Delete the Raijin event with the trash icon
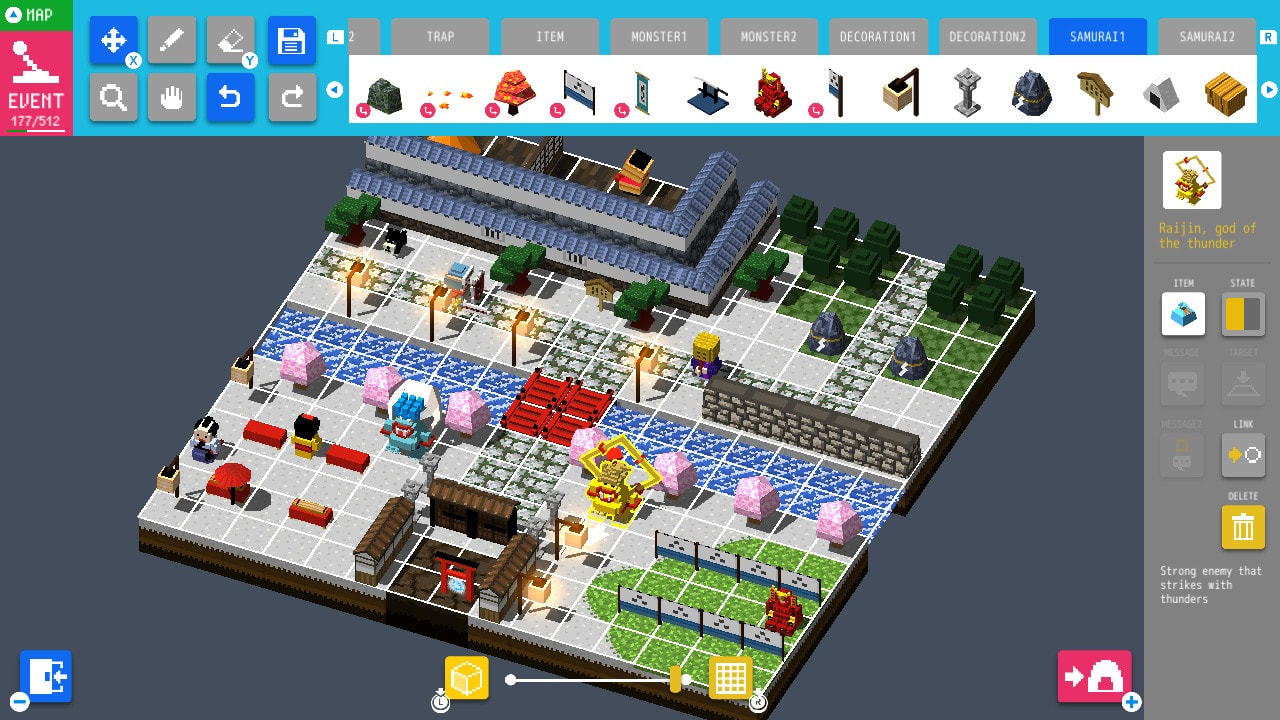Viewport: 1280px width, 720px height. pos(1243,527)
